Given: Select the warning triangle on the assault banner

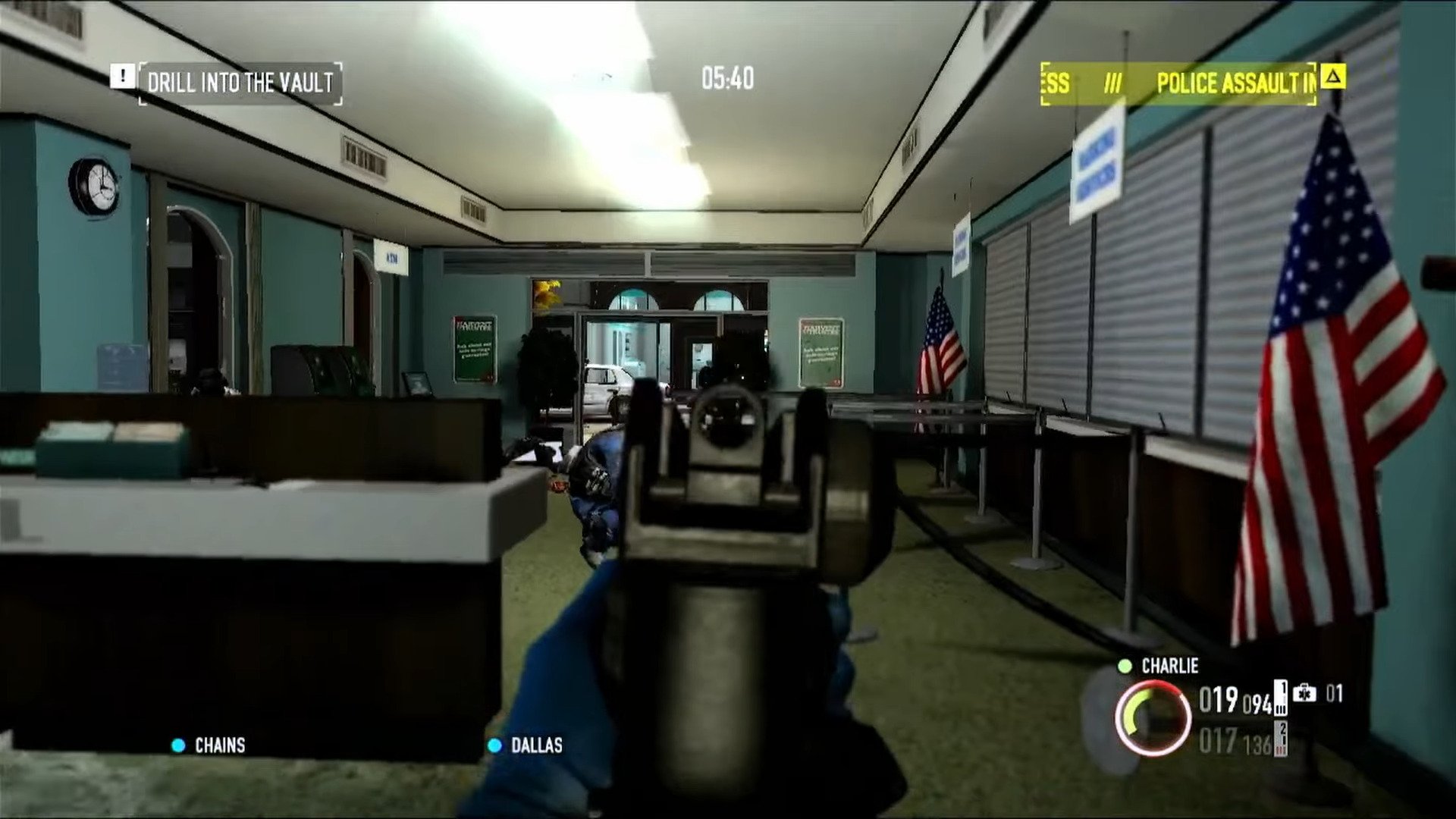Looking at the screenshot, I should click(x=1332, y=78).
